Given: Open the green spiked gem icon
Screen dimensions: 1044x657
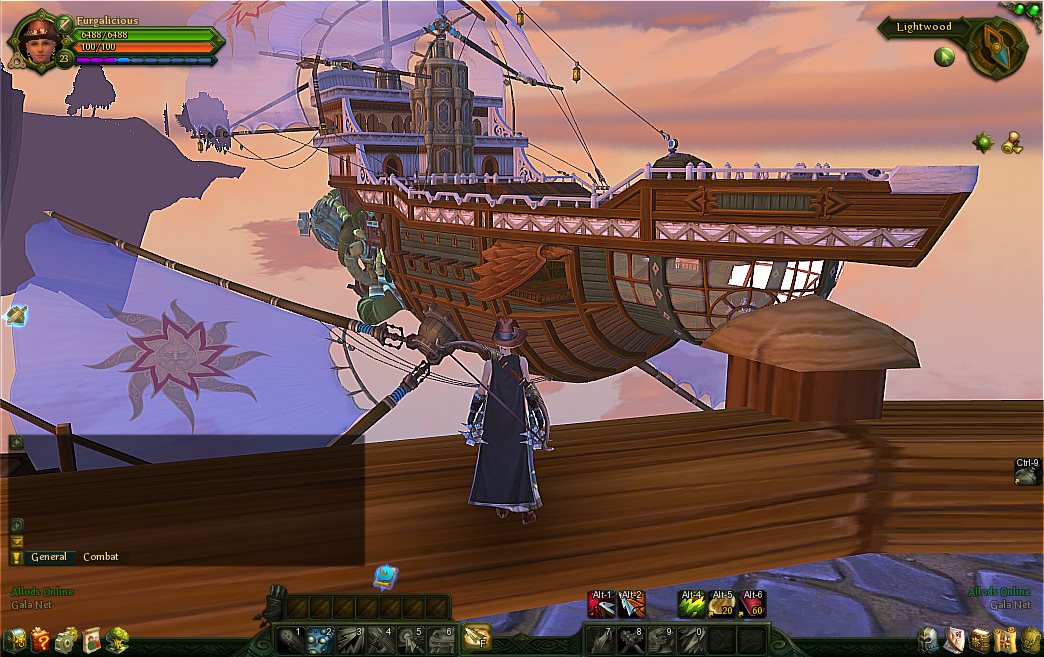Looking at the screenshot, I should tap(984, 142).
